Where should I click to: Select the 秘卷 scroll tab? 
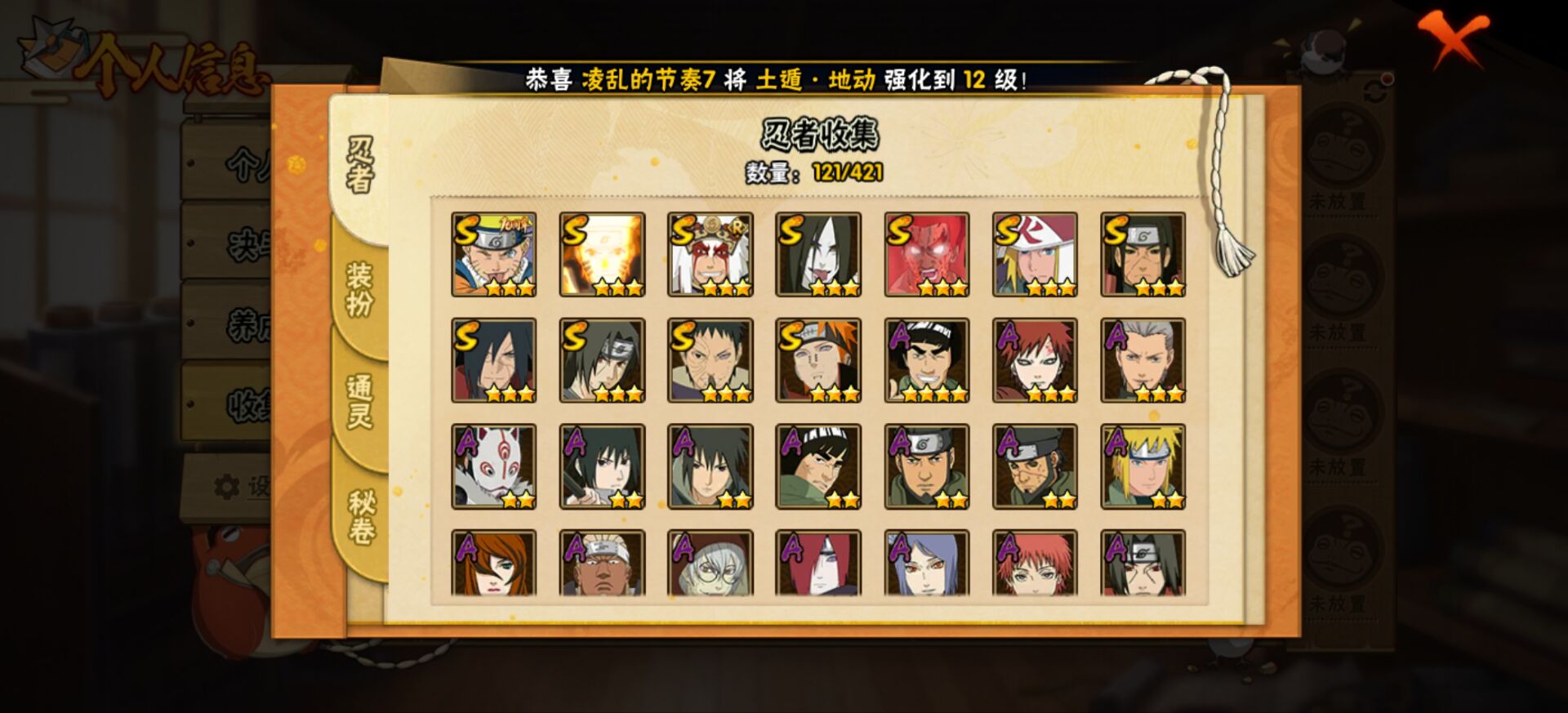361,516
